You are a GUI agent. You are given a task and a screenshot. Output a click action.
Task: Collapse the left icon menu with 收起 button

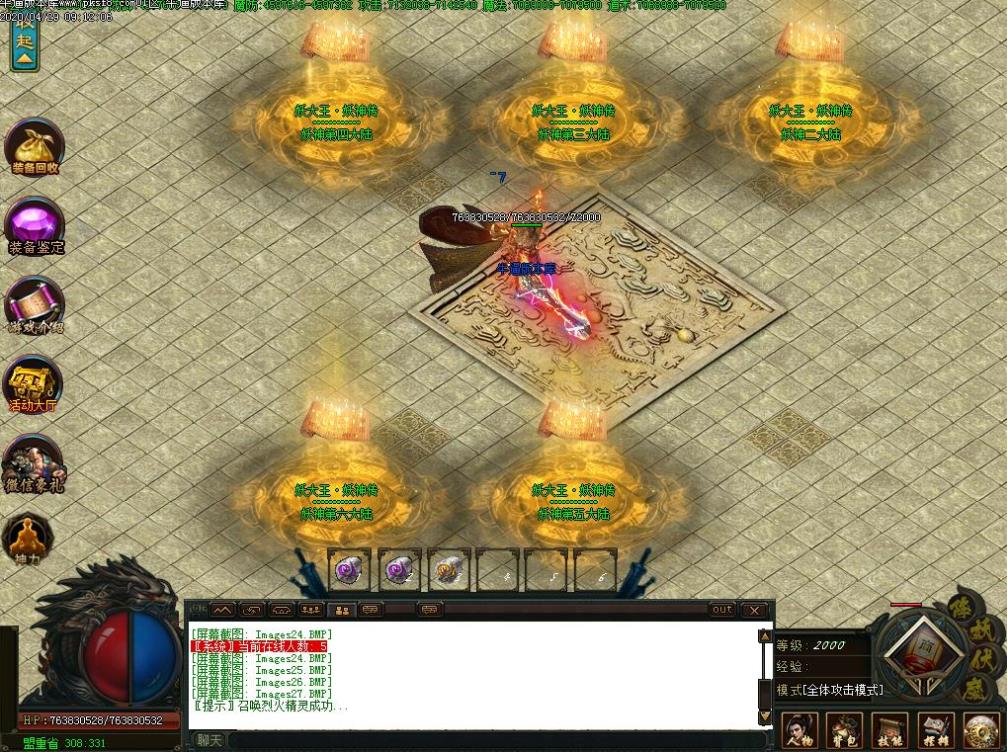point(25,47)
